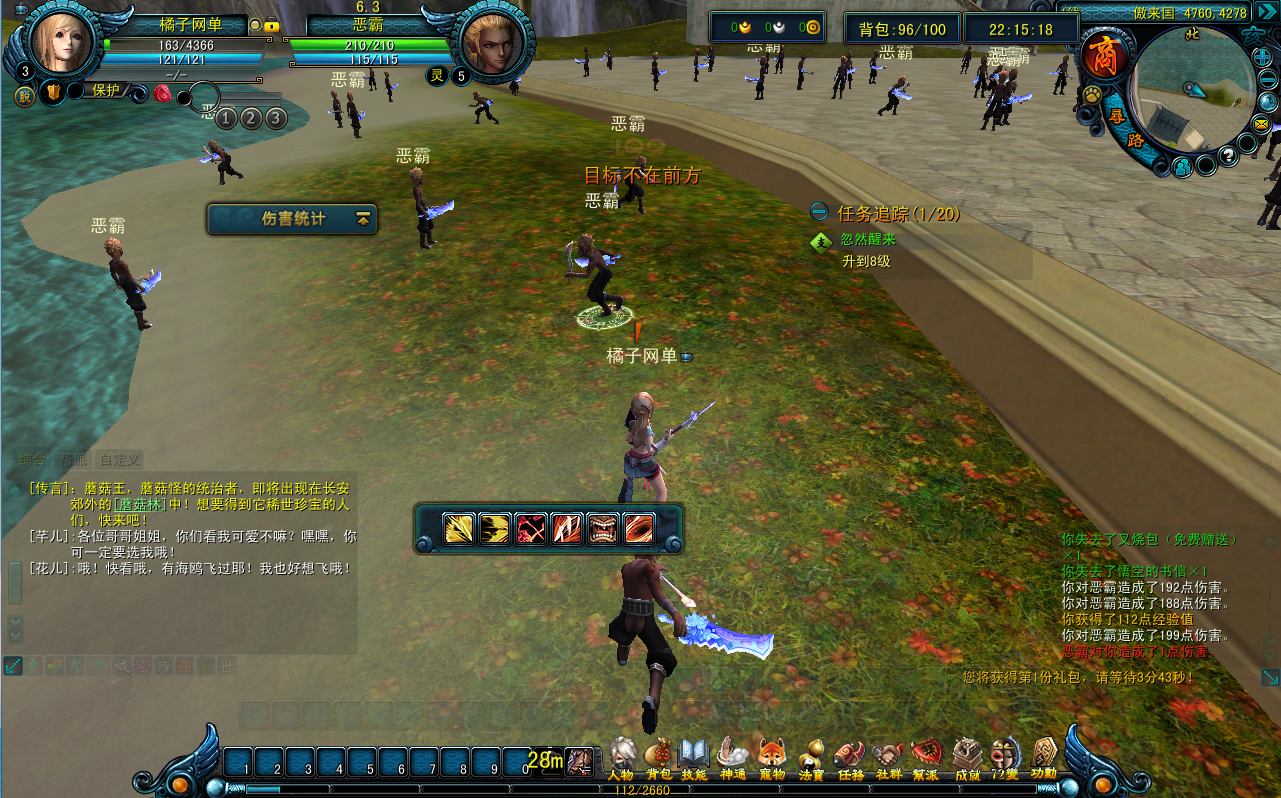Click the 保护 protection button

click(x=105, y=90)
